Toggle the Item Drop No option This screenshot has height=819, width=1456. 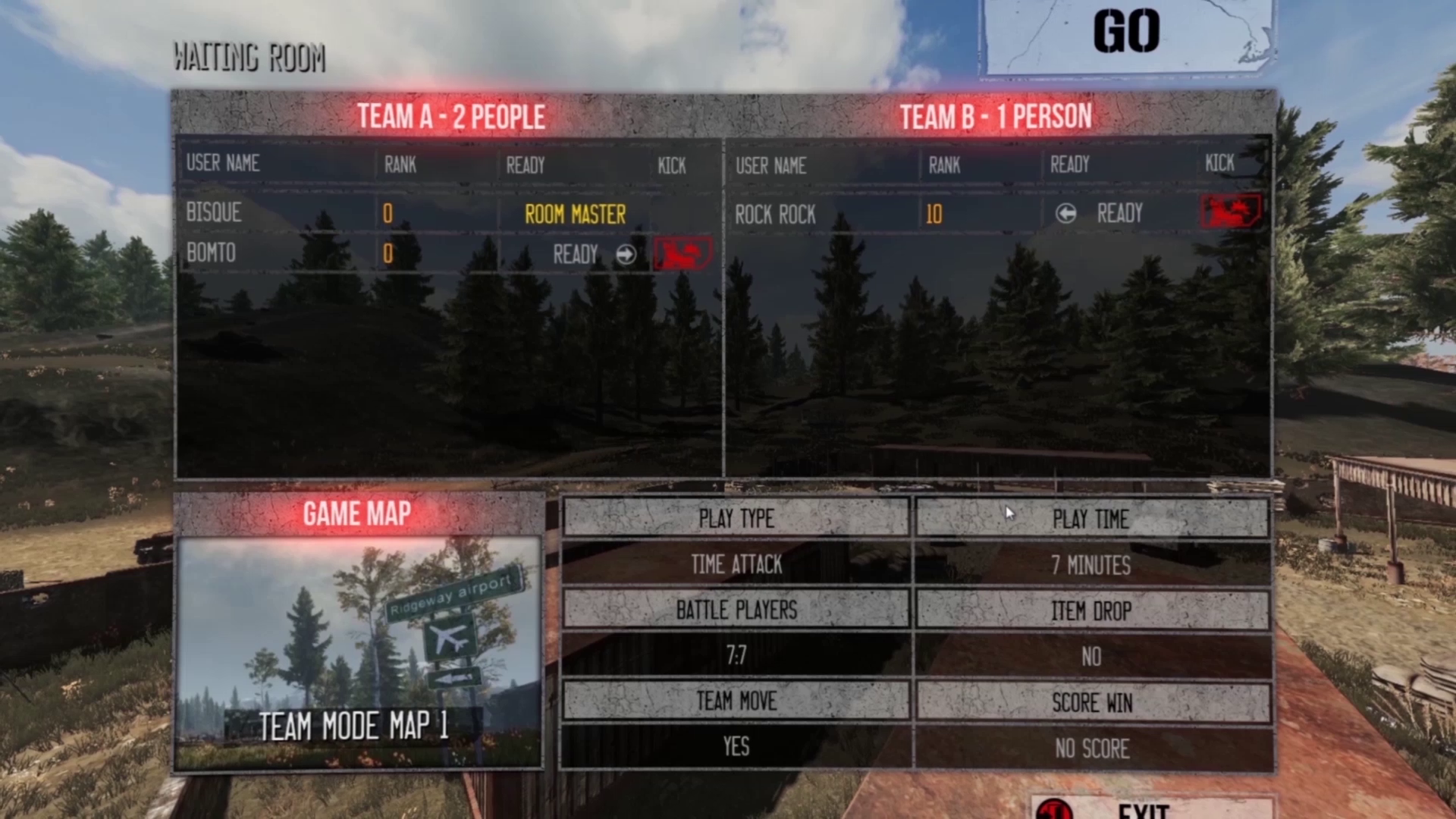[x=1090, y=657]
